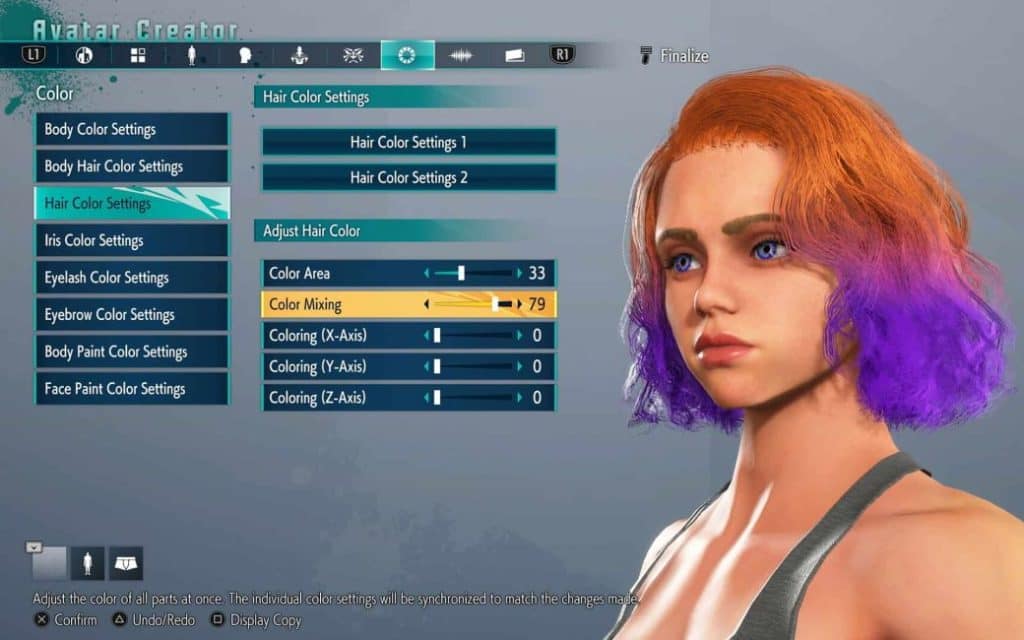Select the four-squares grid tab
The height and width of the screenshot is (640, 1024).
click(138, 55)
